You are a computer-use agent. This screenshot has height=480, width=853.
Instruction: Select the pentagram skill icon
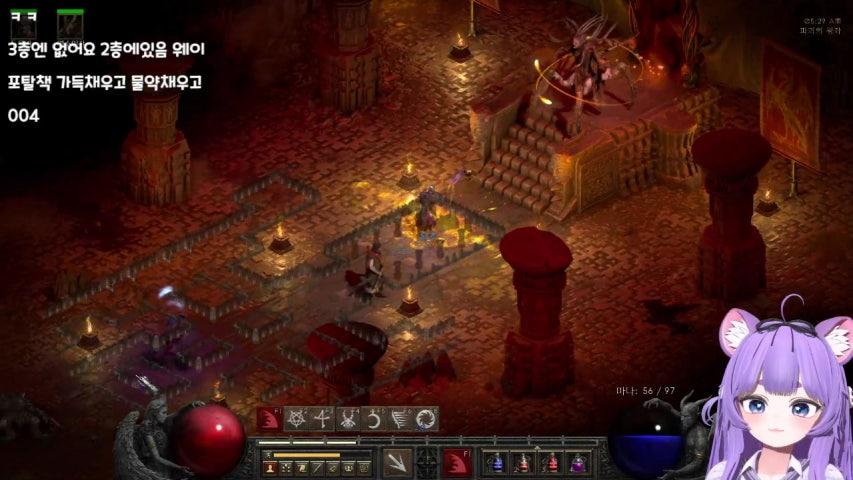click(x=297, y=419)
